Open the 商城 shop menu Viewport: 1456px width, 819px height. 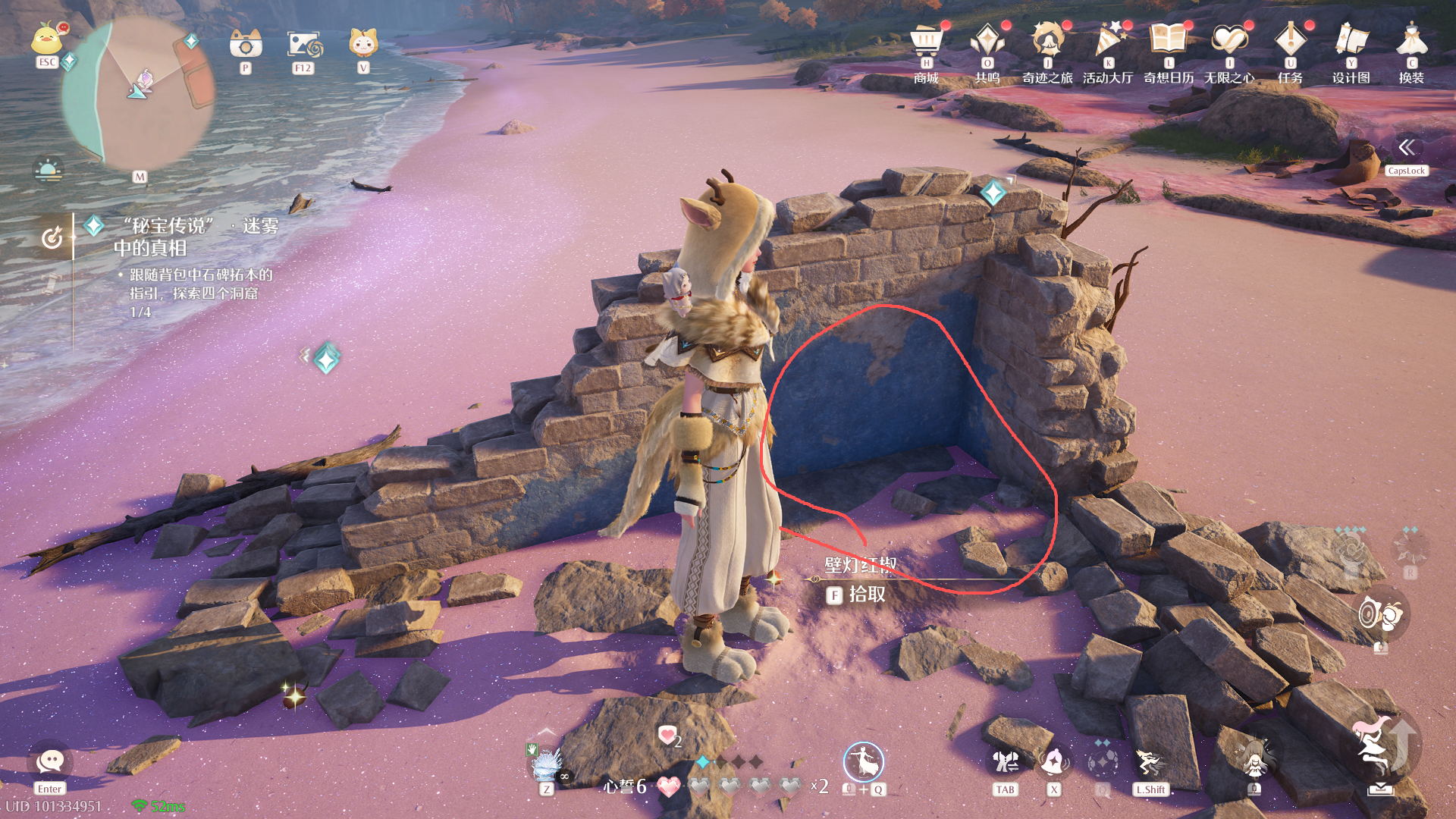(926, 42)
